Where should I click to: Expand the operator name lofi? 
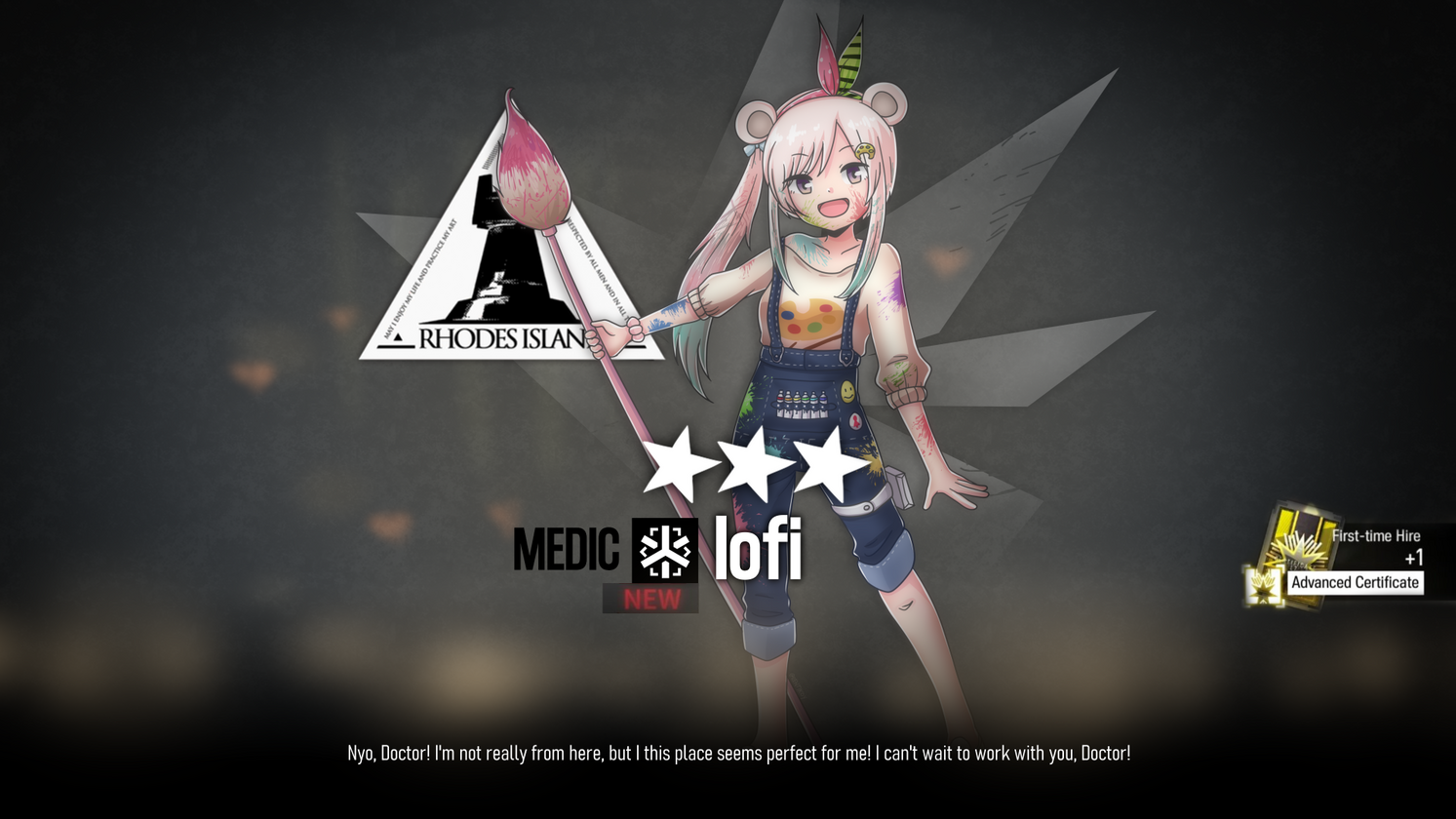click(x=758, y=549)
